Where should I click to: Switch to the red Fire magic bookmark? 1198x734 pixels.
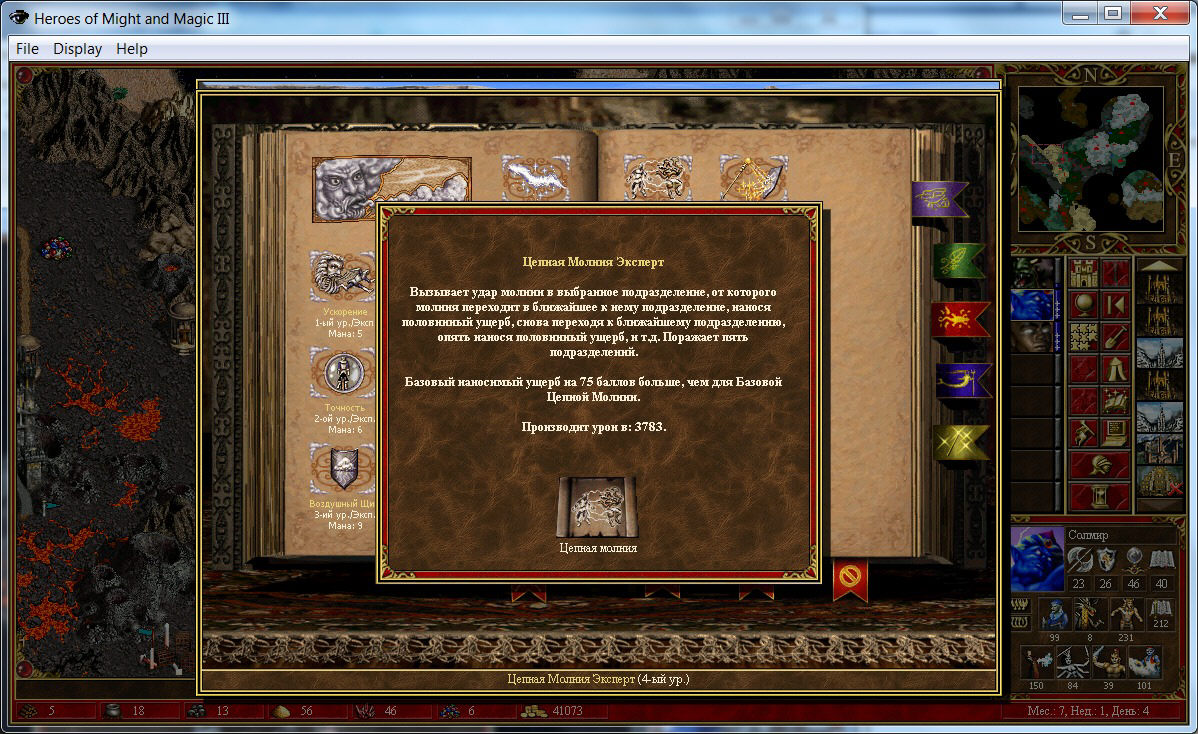(960, 319)
